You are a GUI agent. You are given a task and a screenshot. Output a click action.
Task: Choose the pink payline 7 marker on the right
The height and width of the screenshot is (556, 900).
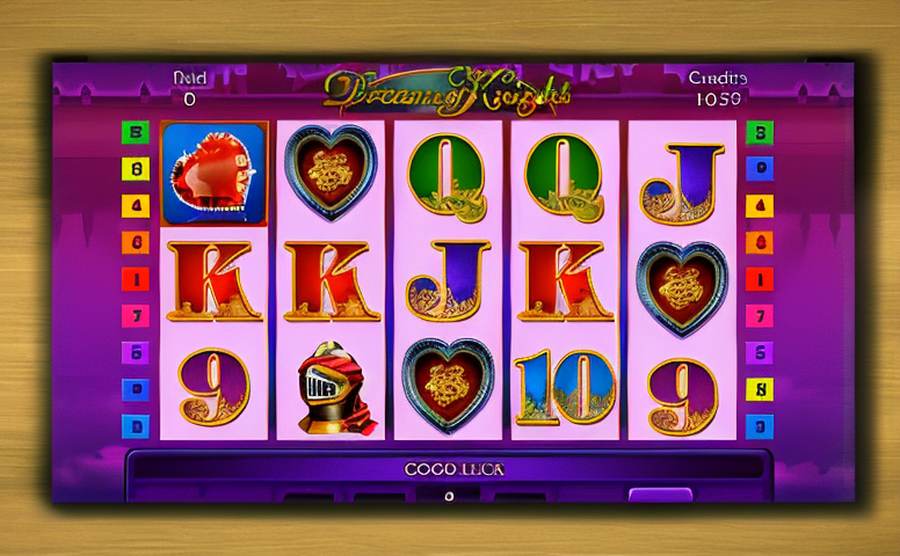coord(760,315)
